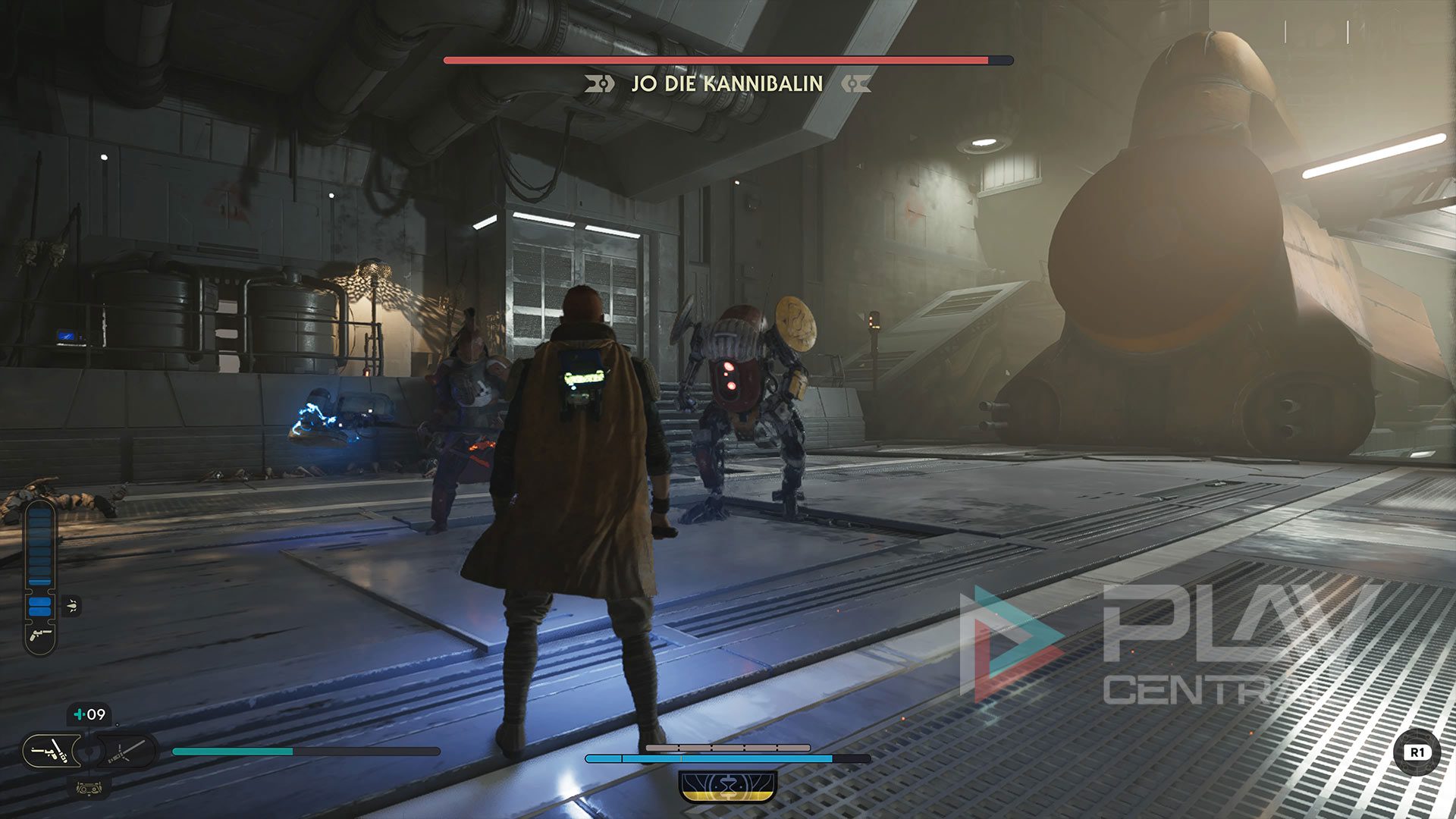
Task: Click the BD-1 droid icon below the stances
Action: pyautogui.click(x=89, y=789)
